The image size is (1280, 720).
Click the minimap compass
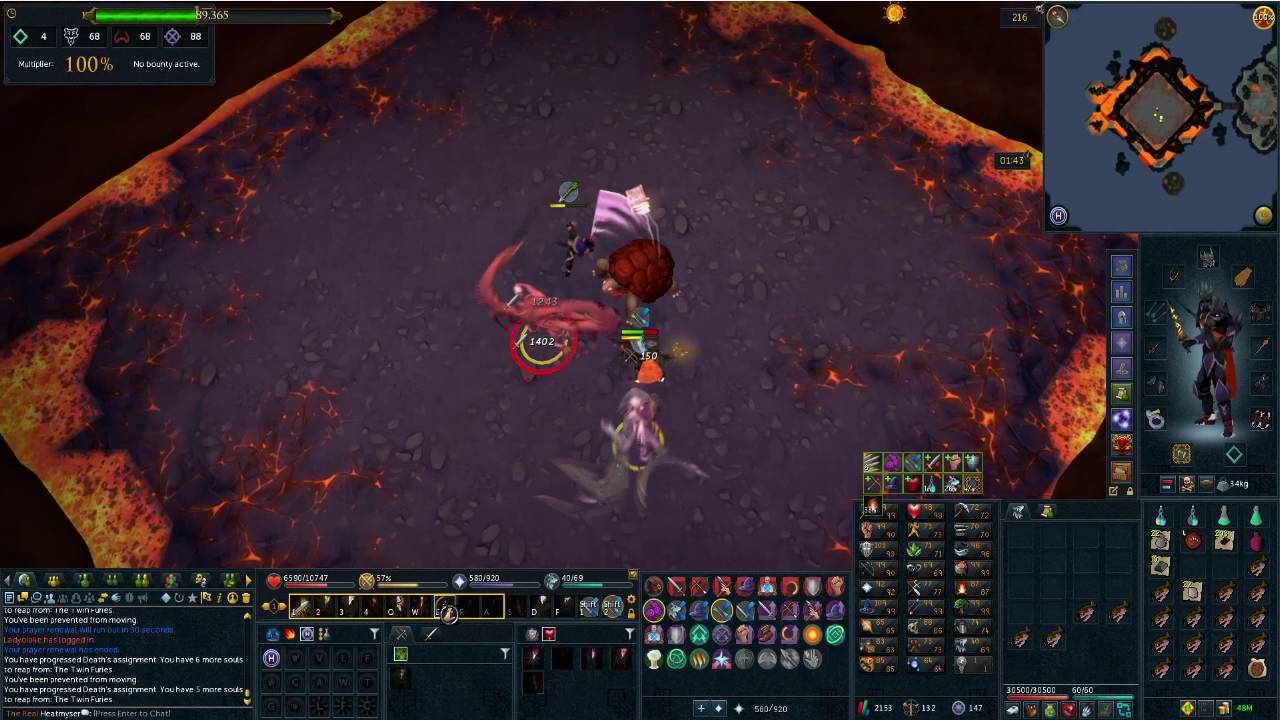[x=1057, y=16]
